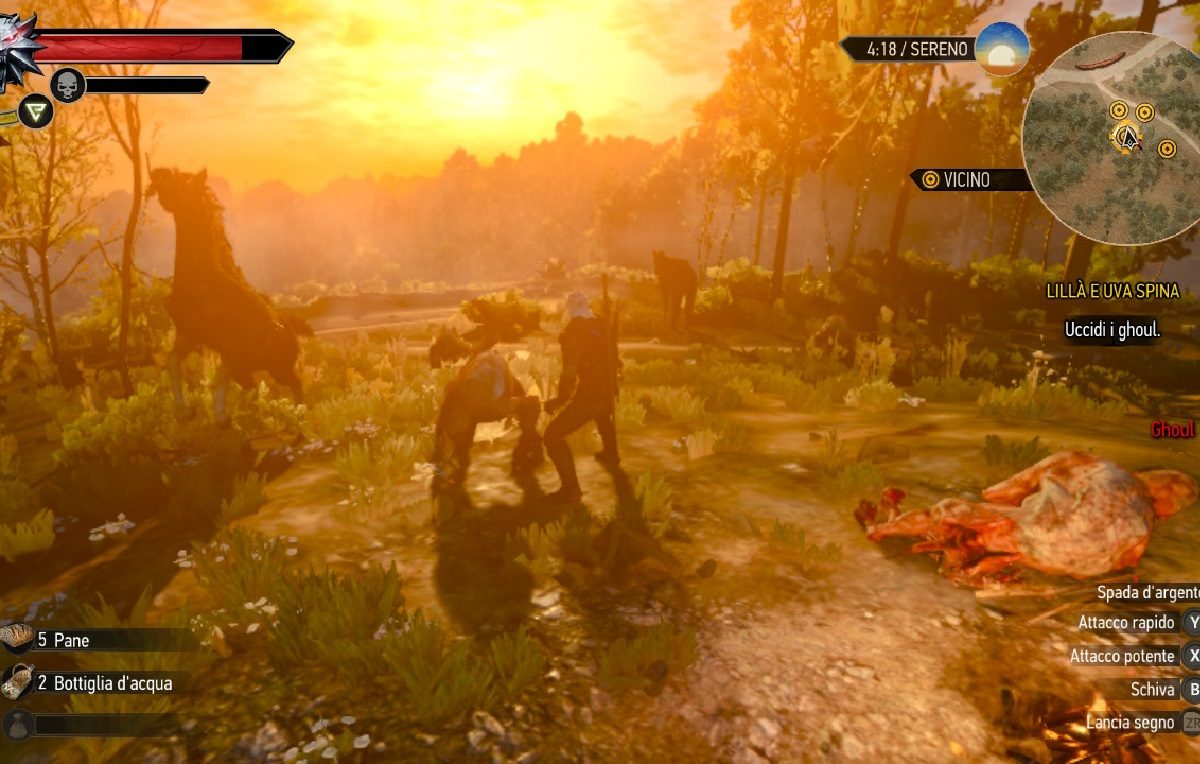Select the Vicino objective marker label
Viewport: 1200px width, 764px height.
pos(965,180)
